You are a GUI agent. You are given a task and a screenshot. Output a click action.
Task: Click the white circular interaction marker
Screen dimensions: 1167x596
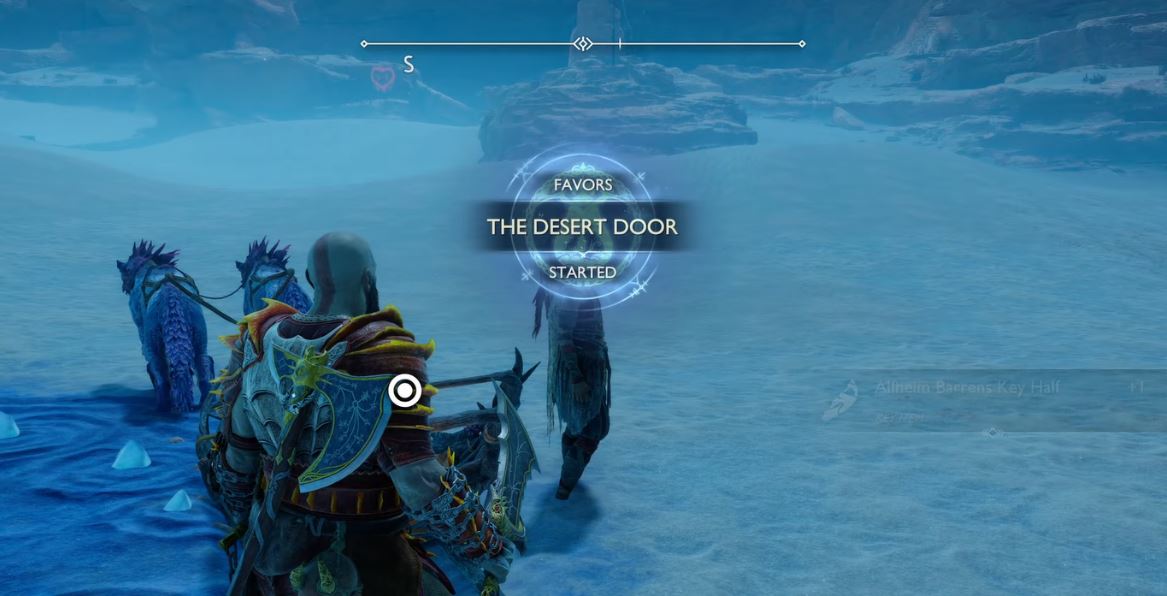pyautogui.click(x=404, y=390)
